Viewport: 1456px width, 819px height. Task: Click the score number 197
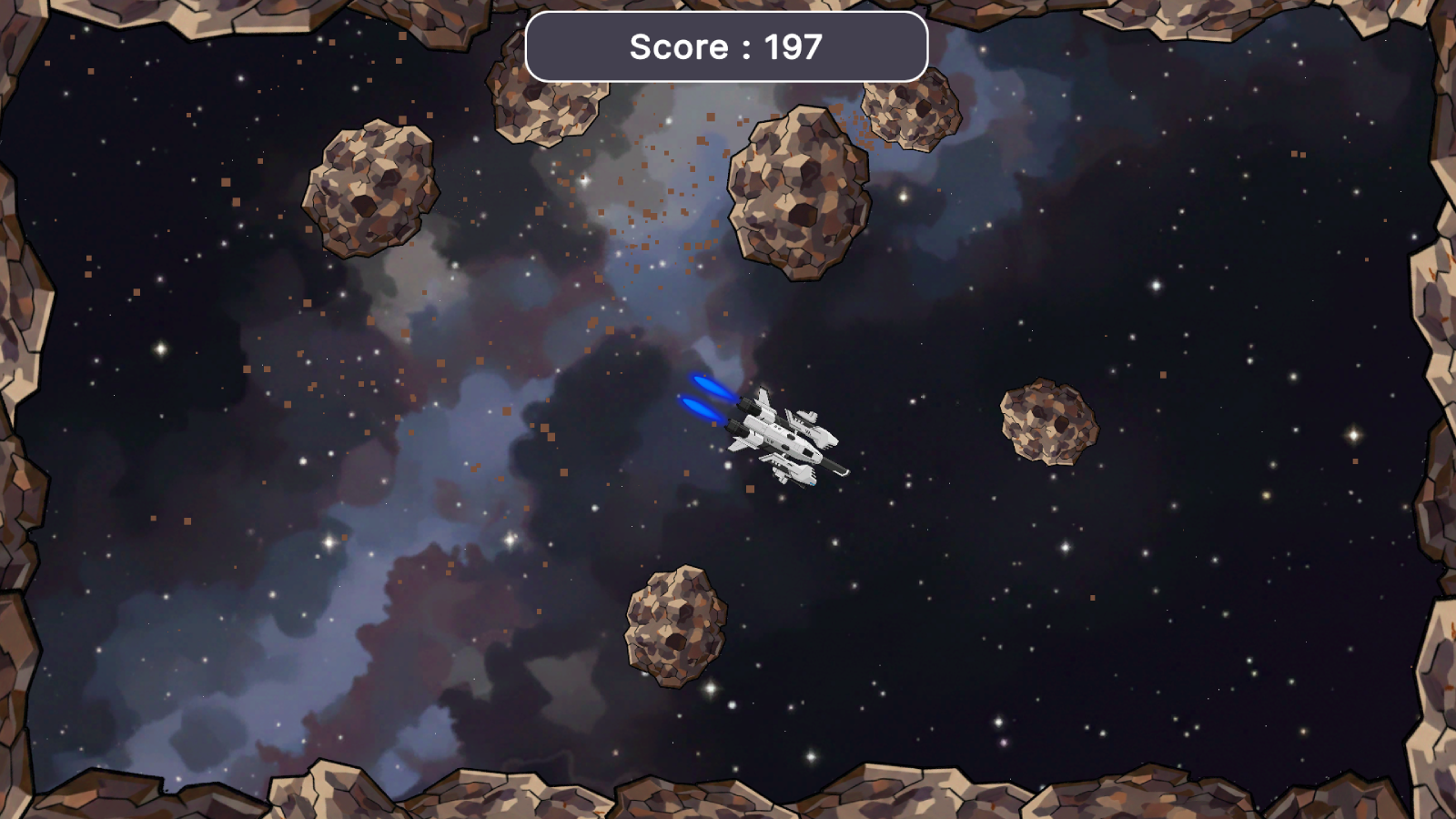(792, 46)
